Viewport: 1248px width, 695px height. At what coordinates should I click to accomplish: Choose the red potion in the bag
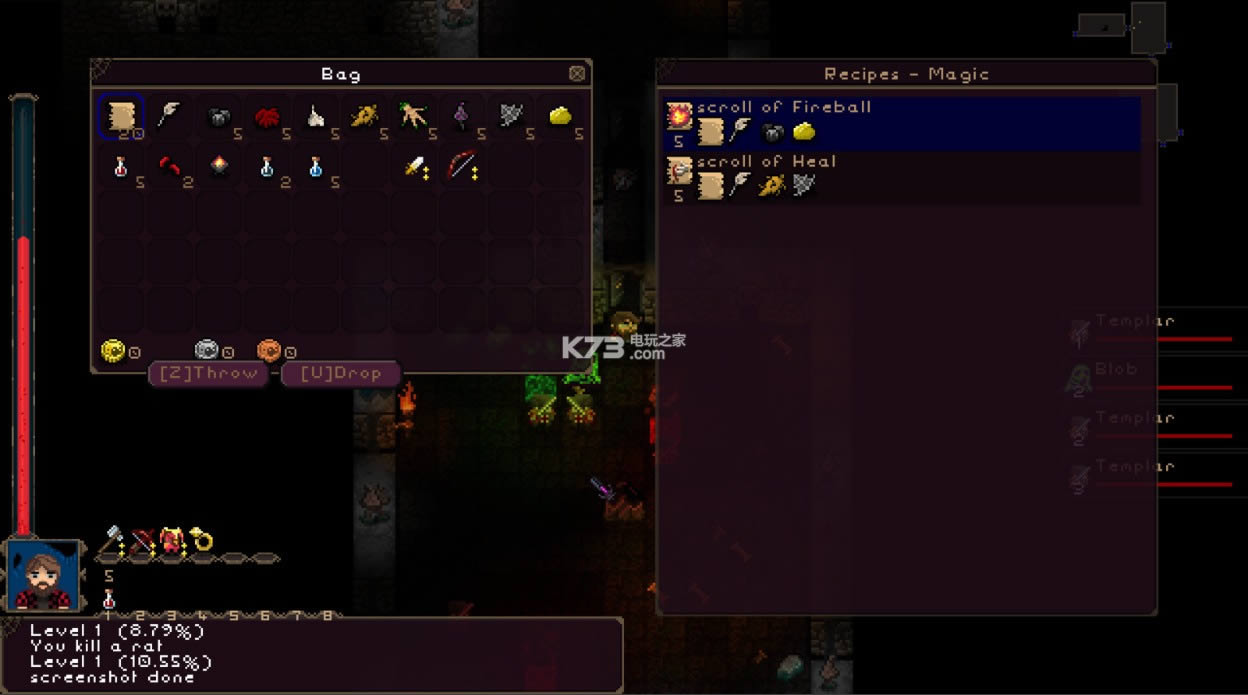click(121, 167)
